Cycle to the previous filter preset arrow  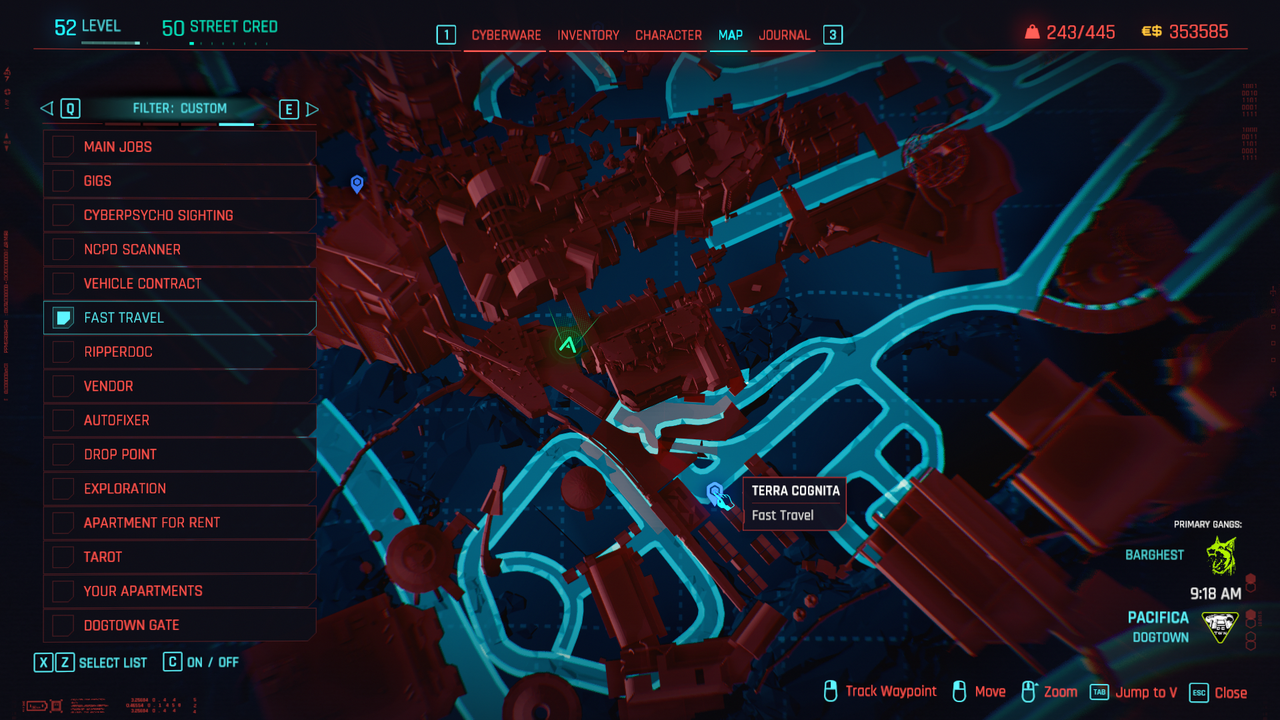[x=46, y=109]
